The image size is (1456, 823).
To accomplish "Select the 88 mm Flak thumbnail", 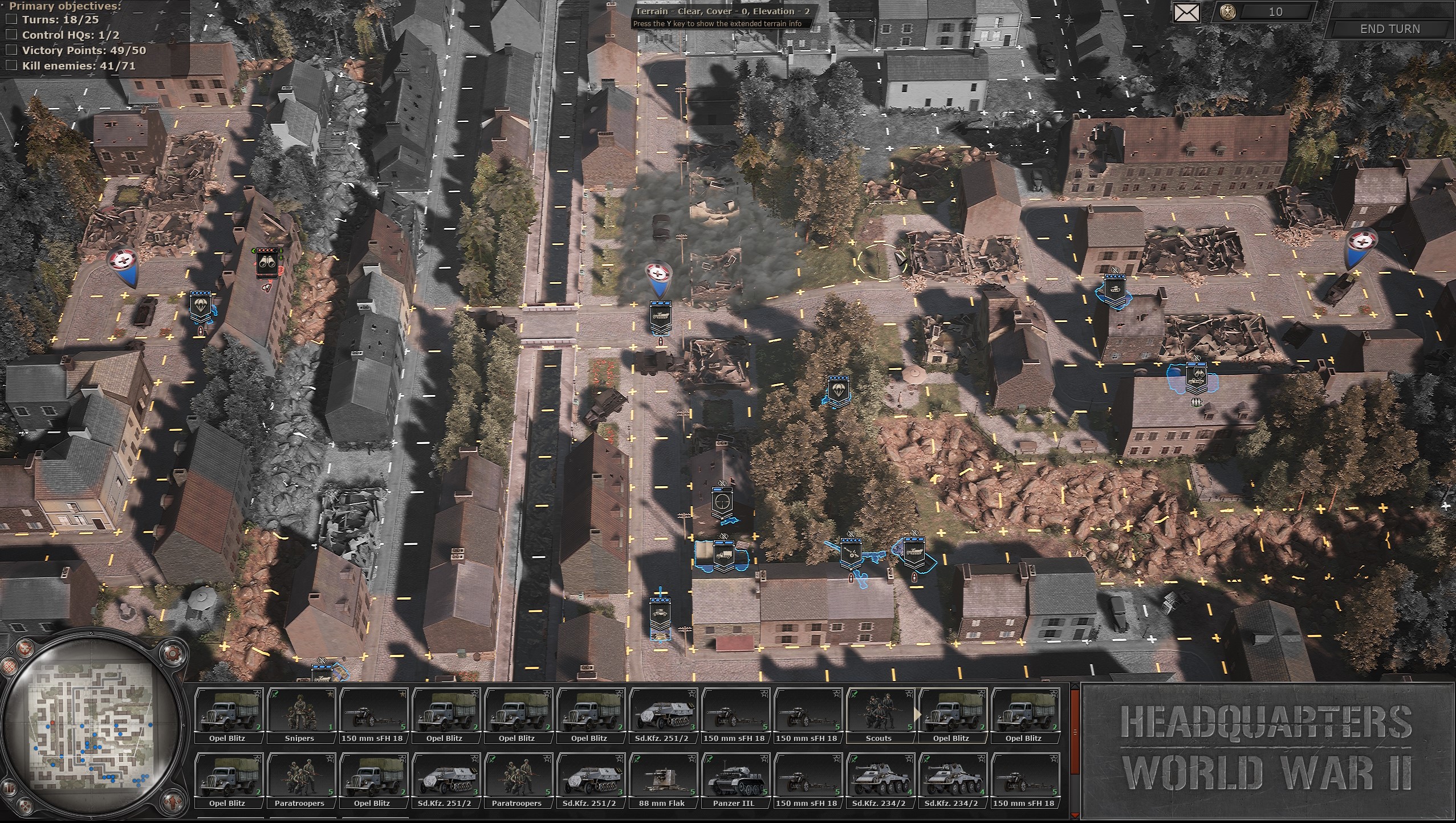I will pyautogui.click(x=665, y=778).
